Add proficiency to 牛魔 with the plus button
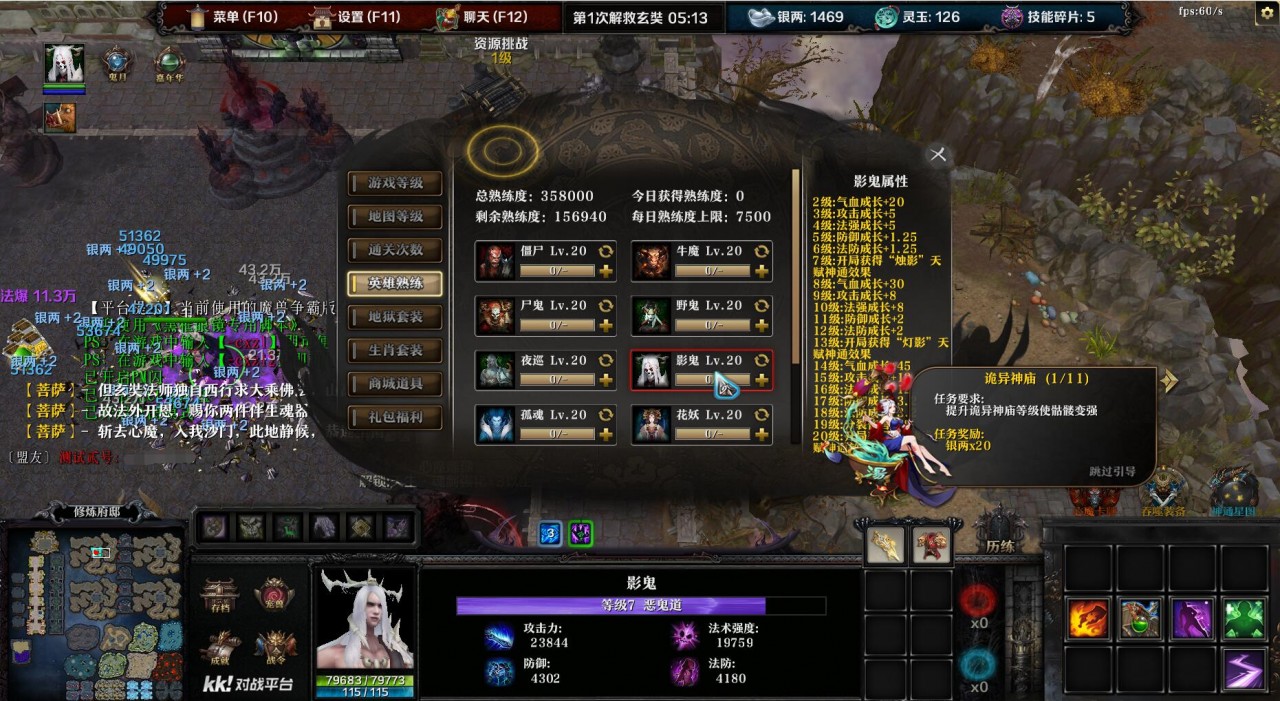 762,271
